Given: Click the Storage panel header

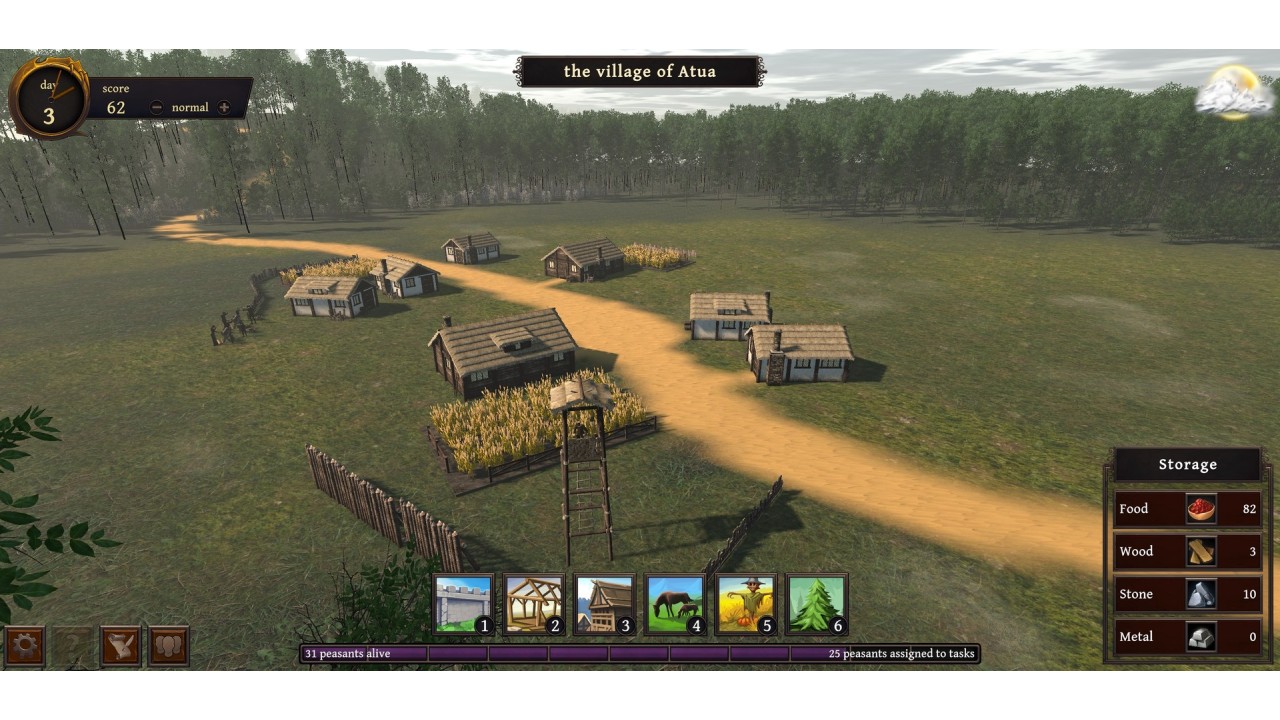Looking at the screenshot, I should pyautogui.click(x=1187, y=465).
